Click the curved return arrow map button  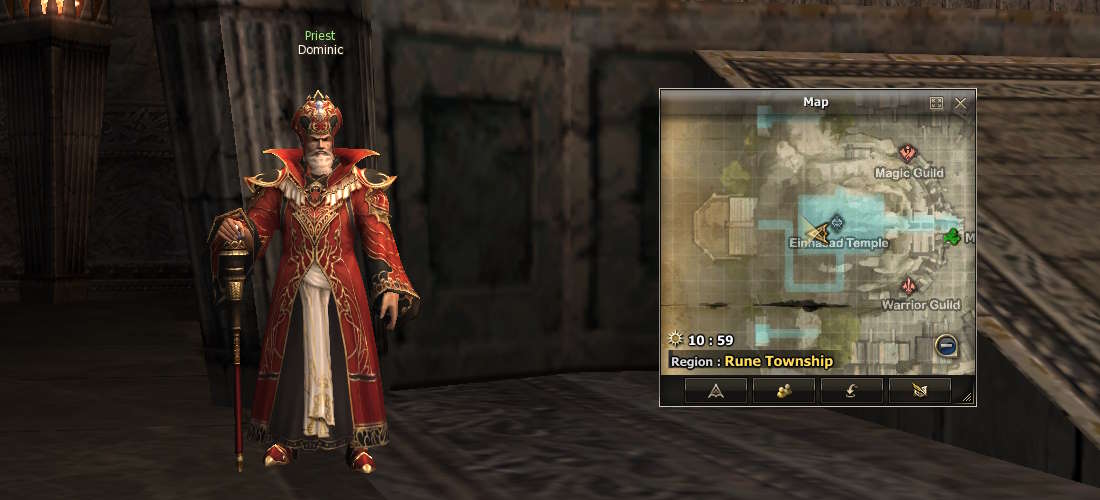851,391
